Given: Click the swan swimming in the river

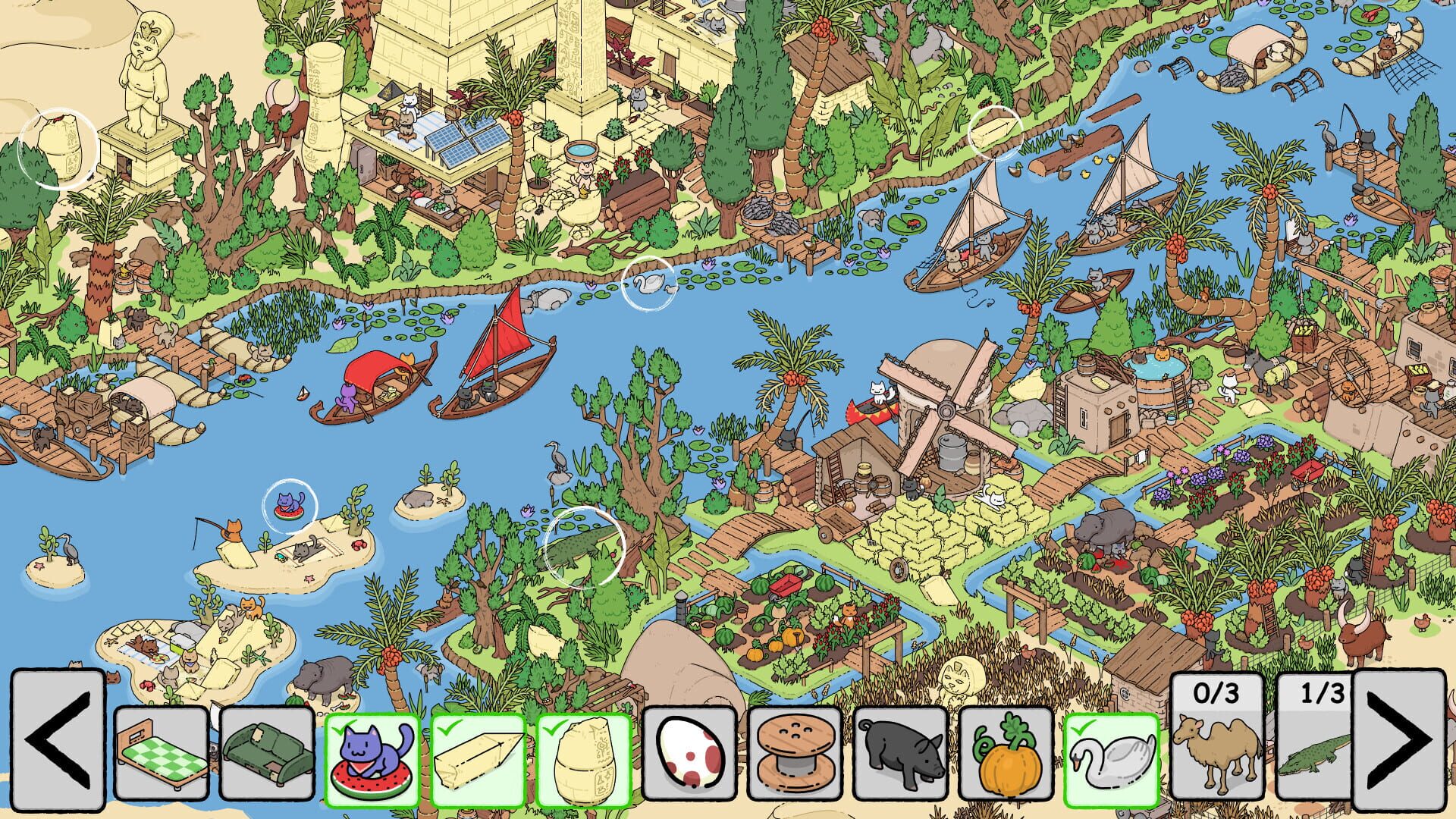Looking at the screenshot, I should [x=648, y=282].
